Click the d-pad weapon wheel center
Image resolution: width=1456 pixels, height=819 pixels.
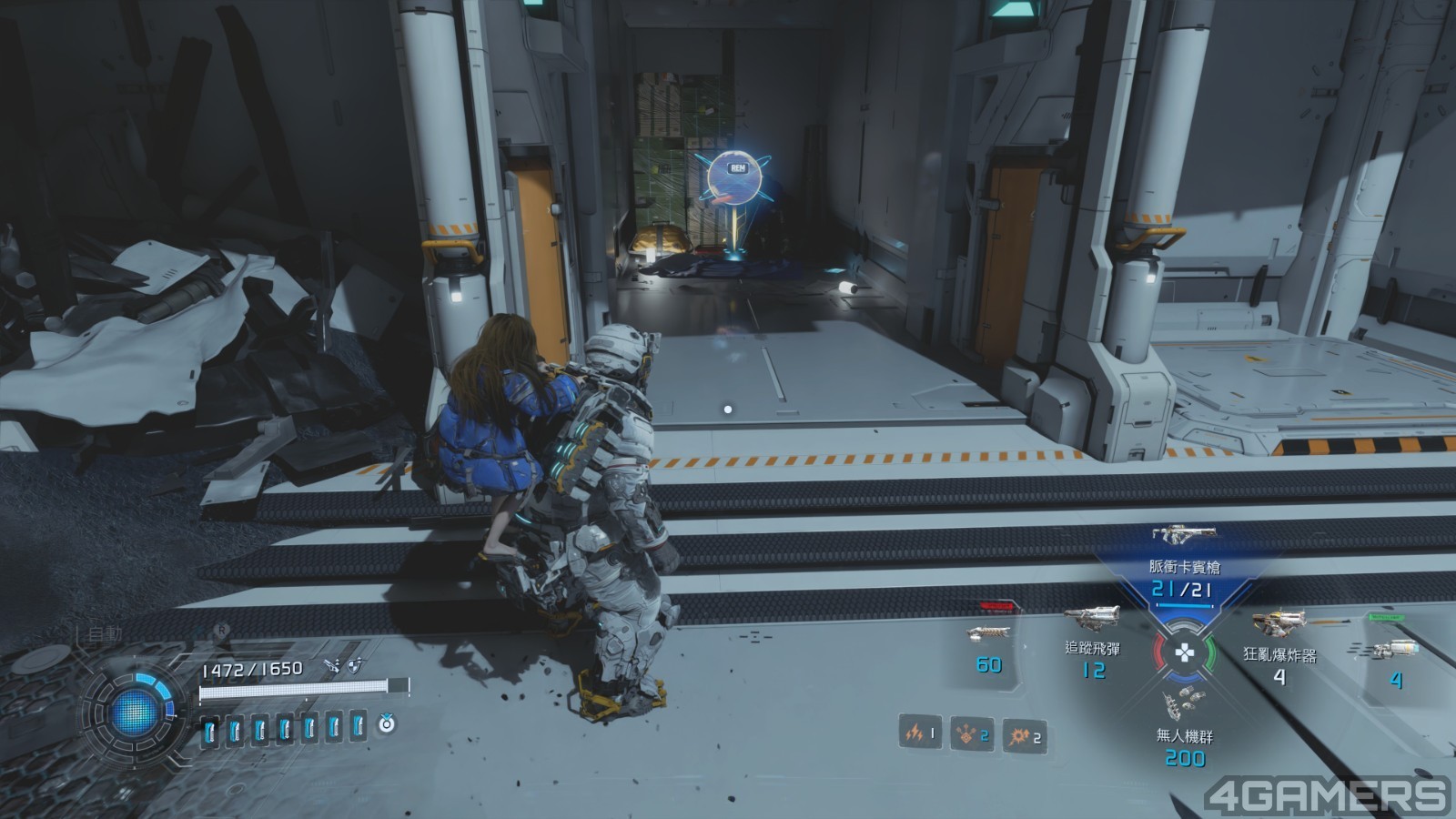pyautogui.click(x=1184, y=652)
